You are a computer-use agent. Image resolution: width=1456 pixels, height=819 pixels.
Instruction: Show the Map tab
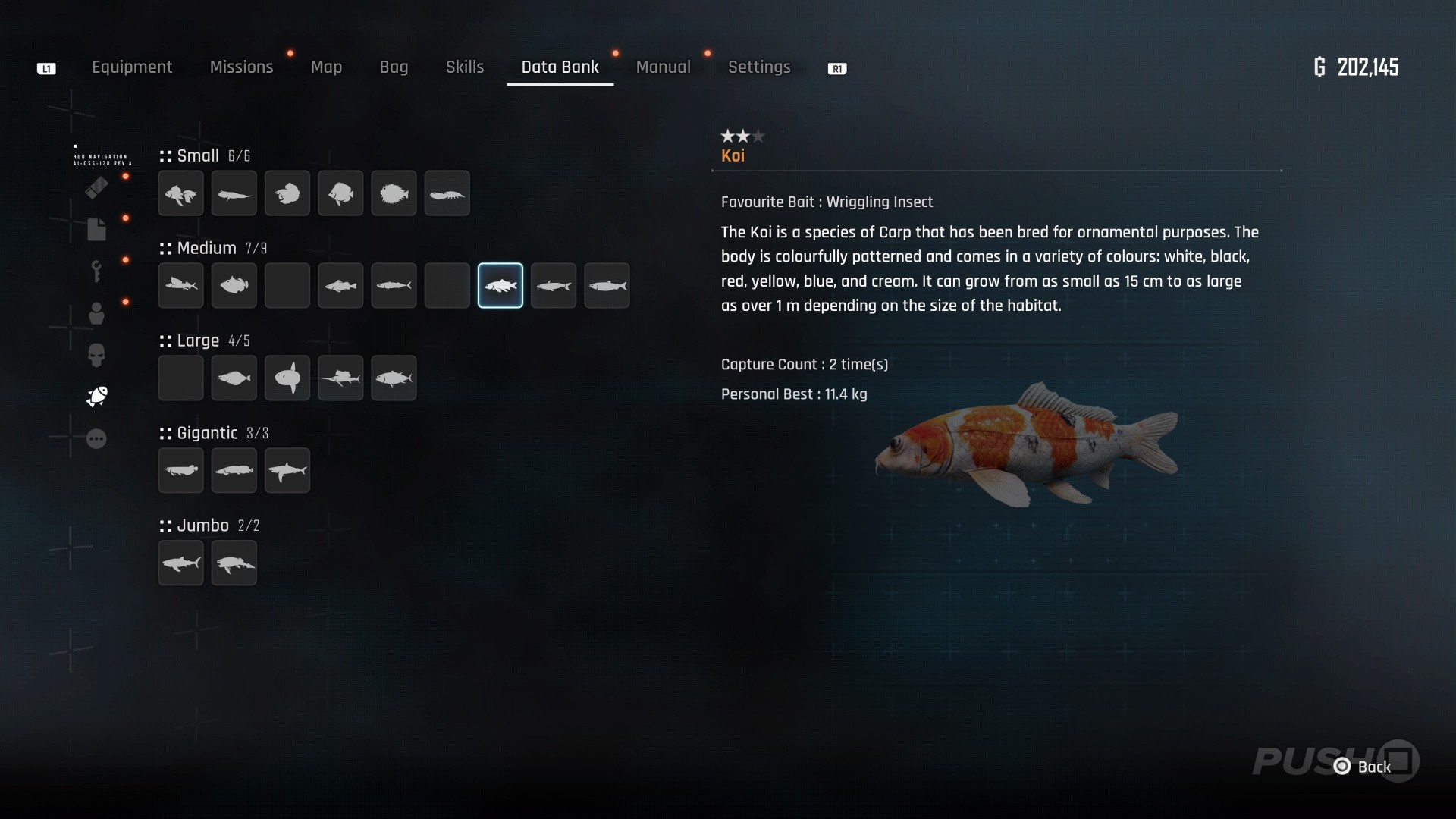pos(326,67)
